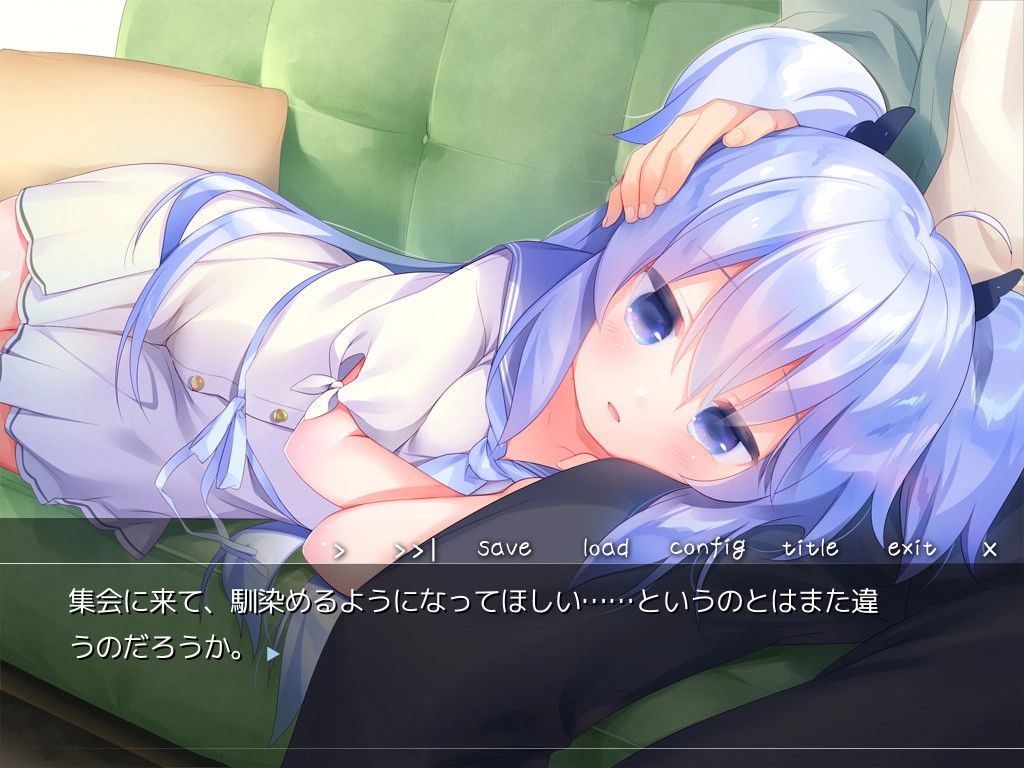Exit the game
The image size is (1024, 768).
click(911, 548)
